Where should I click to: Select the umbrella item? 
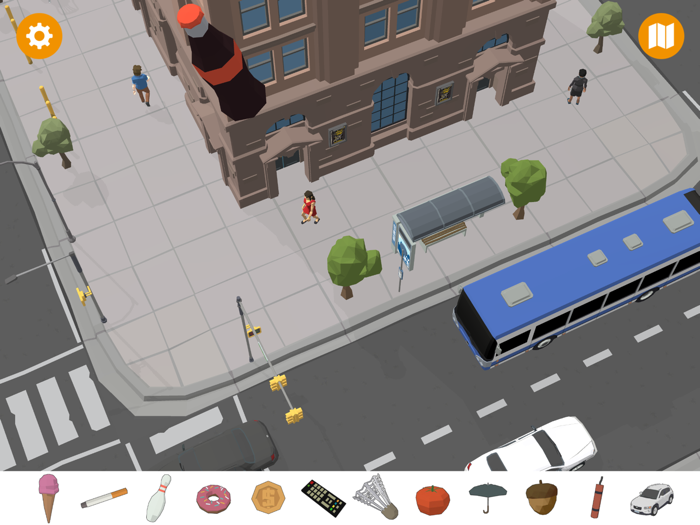[x=488, y=497]
